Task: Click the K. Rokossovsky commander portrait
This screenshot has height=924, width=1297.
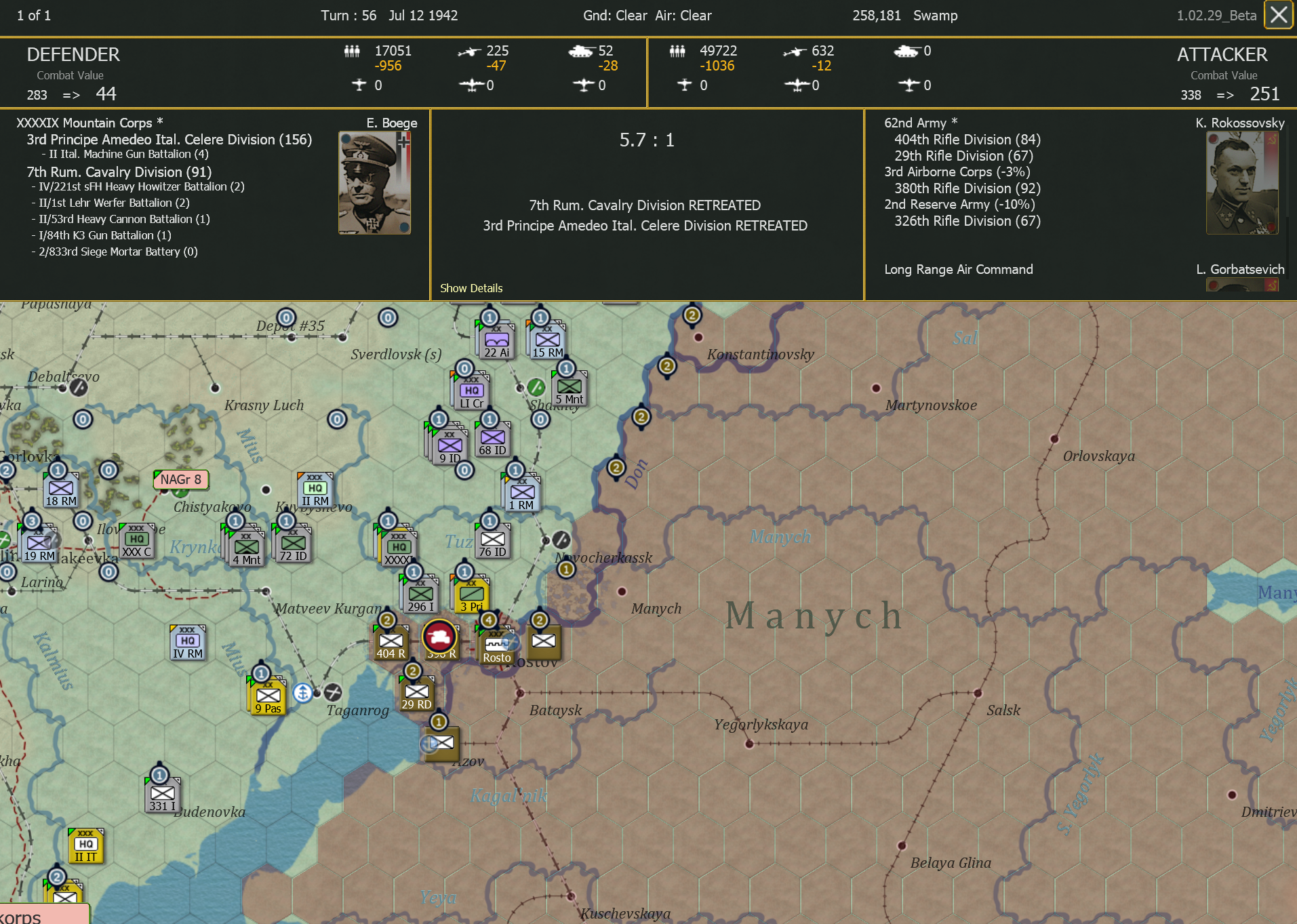Action: [x=1241, y=181]
